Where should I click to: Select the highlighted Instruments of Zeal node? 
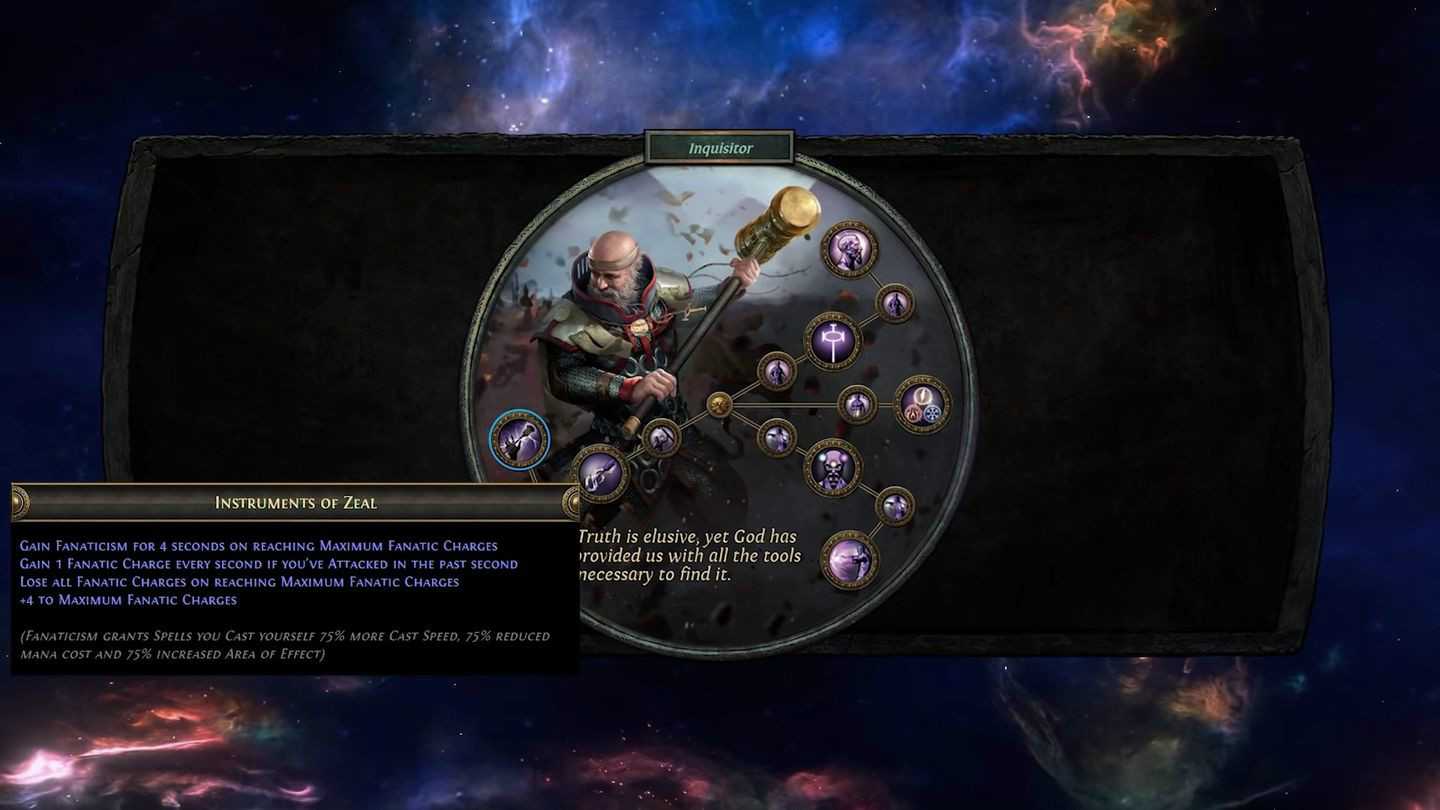(x=519, y=439)
